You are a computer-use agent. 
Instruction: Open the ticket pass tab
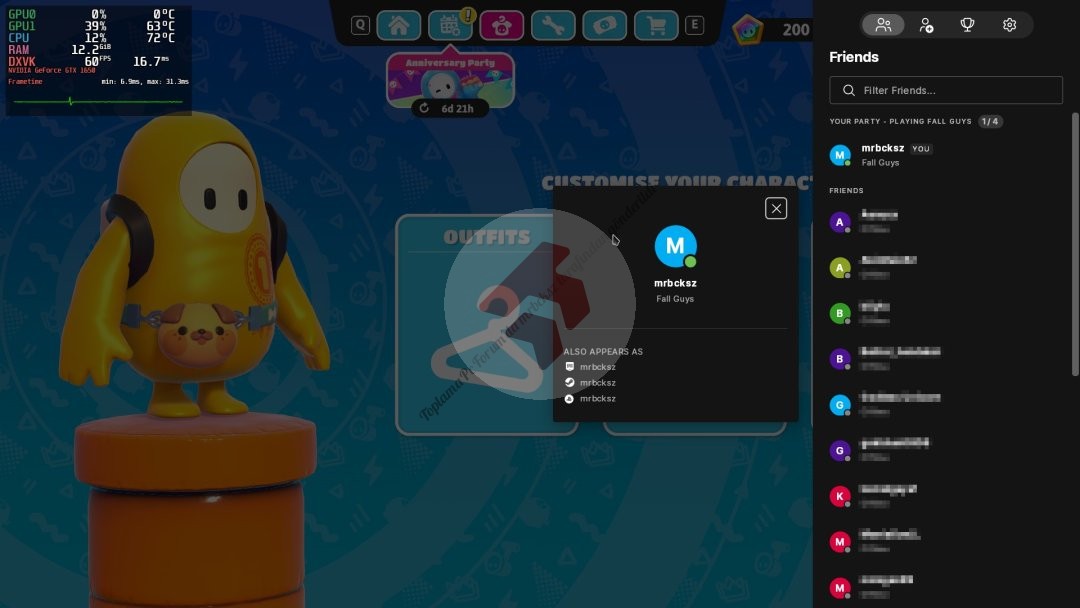[x=604, y=25]
